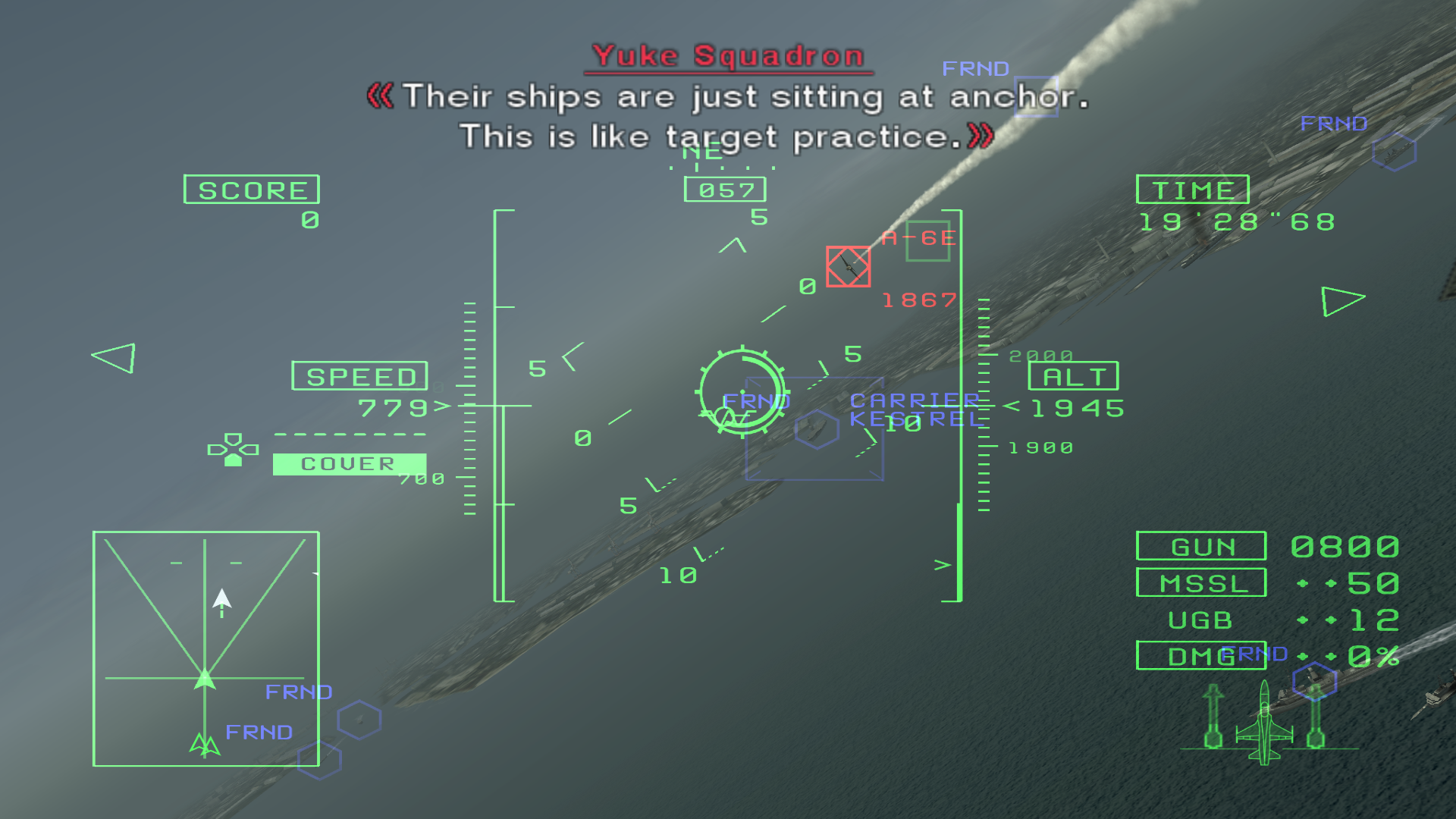Click the Yuke Squadron radio message header
The image size is (1456, 819).
click(727, 55)
